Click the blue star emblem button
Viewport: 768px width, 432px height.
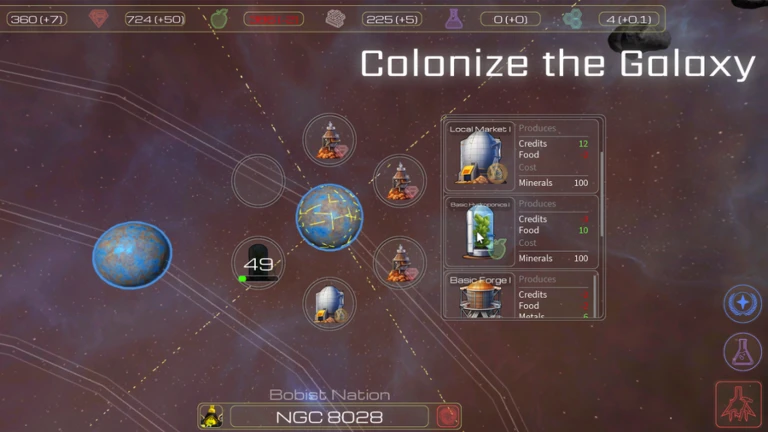point(743,303)
